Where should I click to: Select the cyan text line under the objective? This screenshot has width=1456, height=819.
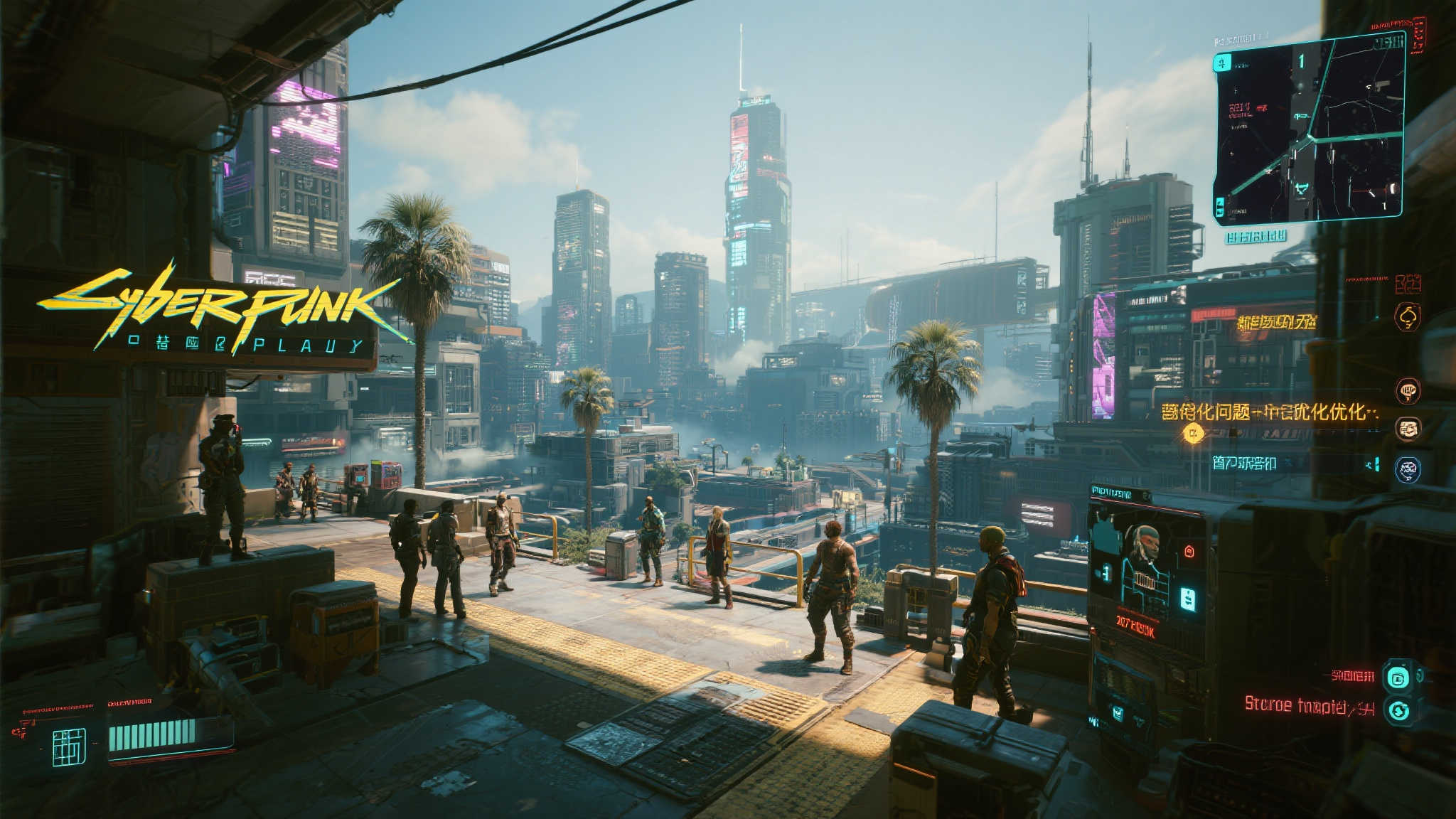1243,464
